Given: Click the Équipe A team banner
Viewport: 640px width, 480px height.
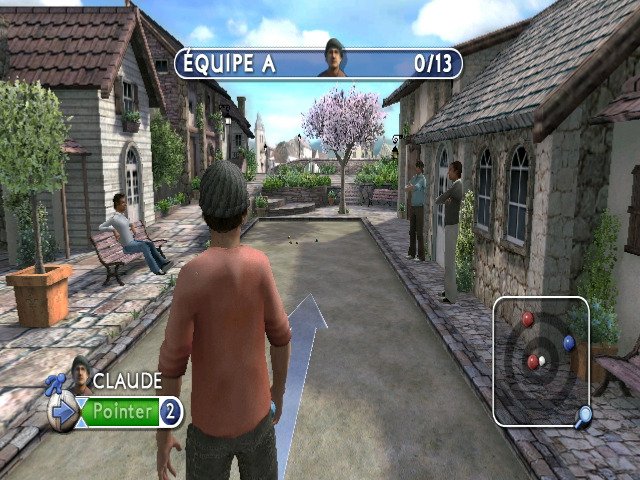Looking at the screenshot, I should point(318,63).
